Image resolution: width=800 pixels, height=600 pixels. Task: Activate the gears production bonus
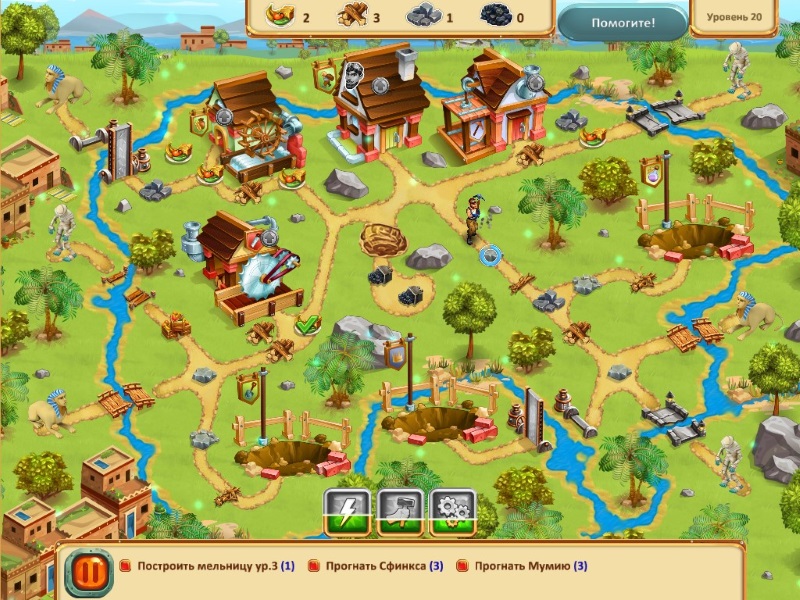(452, 511)
